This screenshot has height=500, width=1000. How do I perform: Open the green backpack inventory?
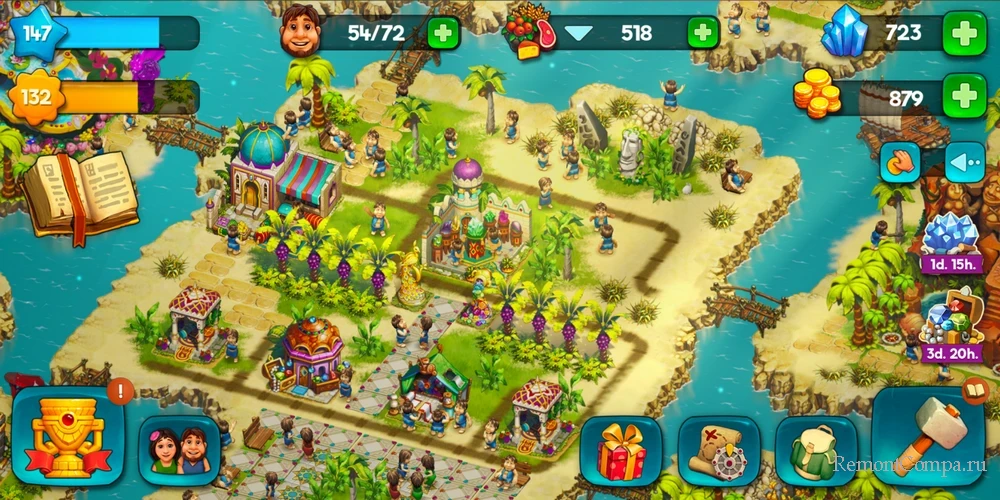(815, 451)
